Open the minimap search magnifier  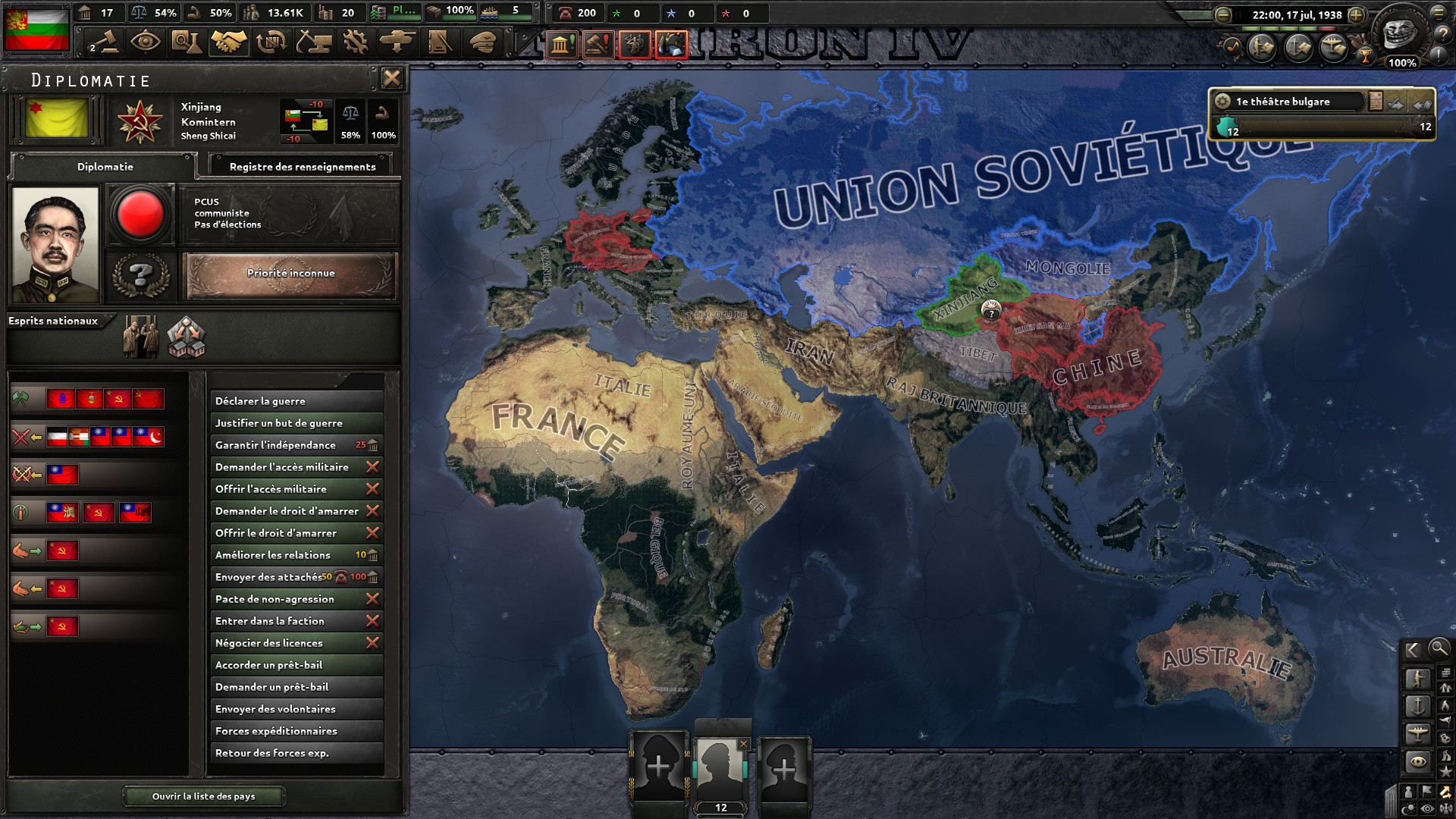(x=1439, y=650)
